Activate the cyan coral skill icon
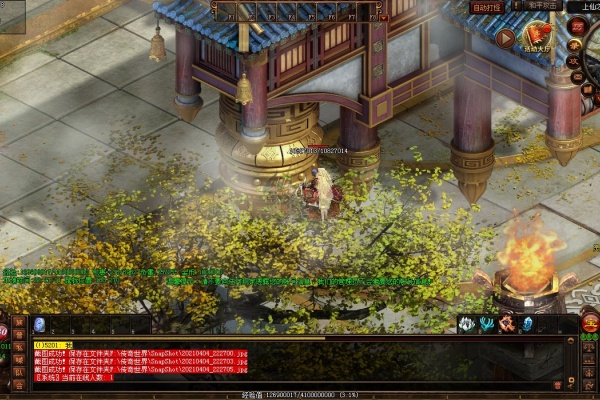Screen dimensions: 600x400 click(x=487, y=324)
